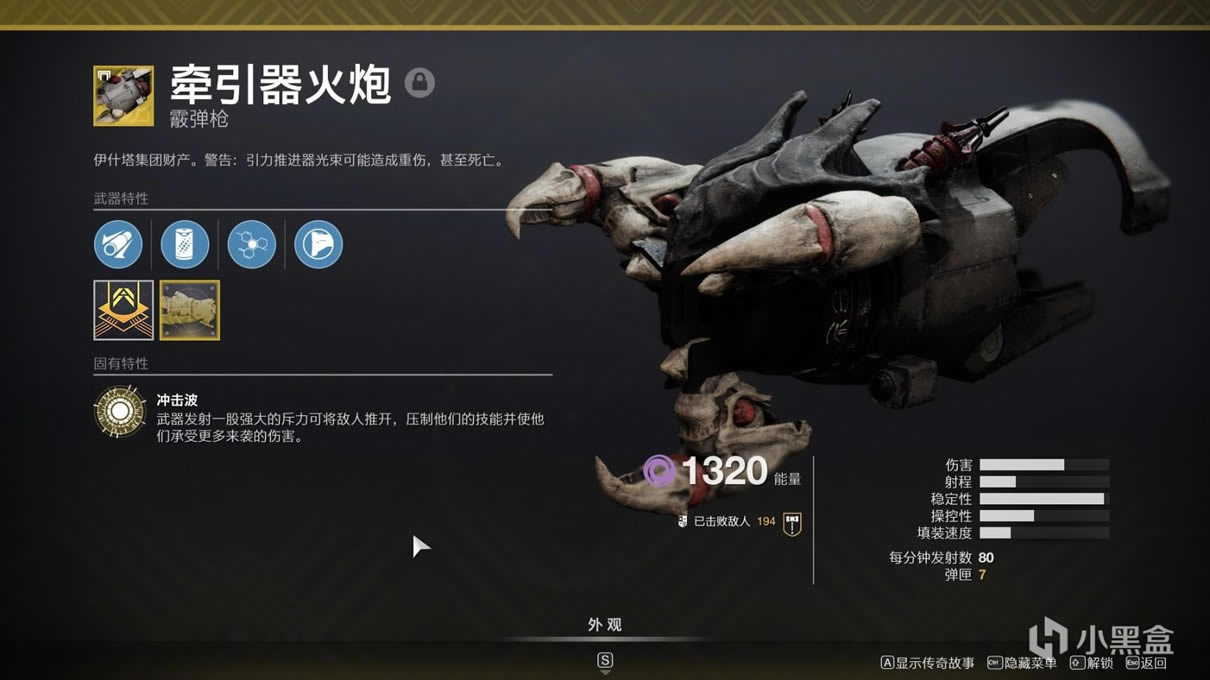Screen dimensions: 1210x680
Task: Select the magazine perk icon
Action: [x=185, y=244]
